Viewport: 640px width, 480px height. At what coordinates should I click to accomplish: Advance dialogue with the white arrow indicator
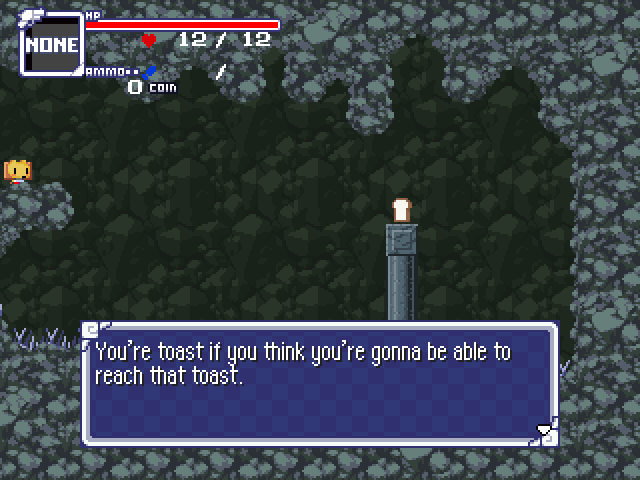click(544, 431)
